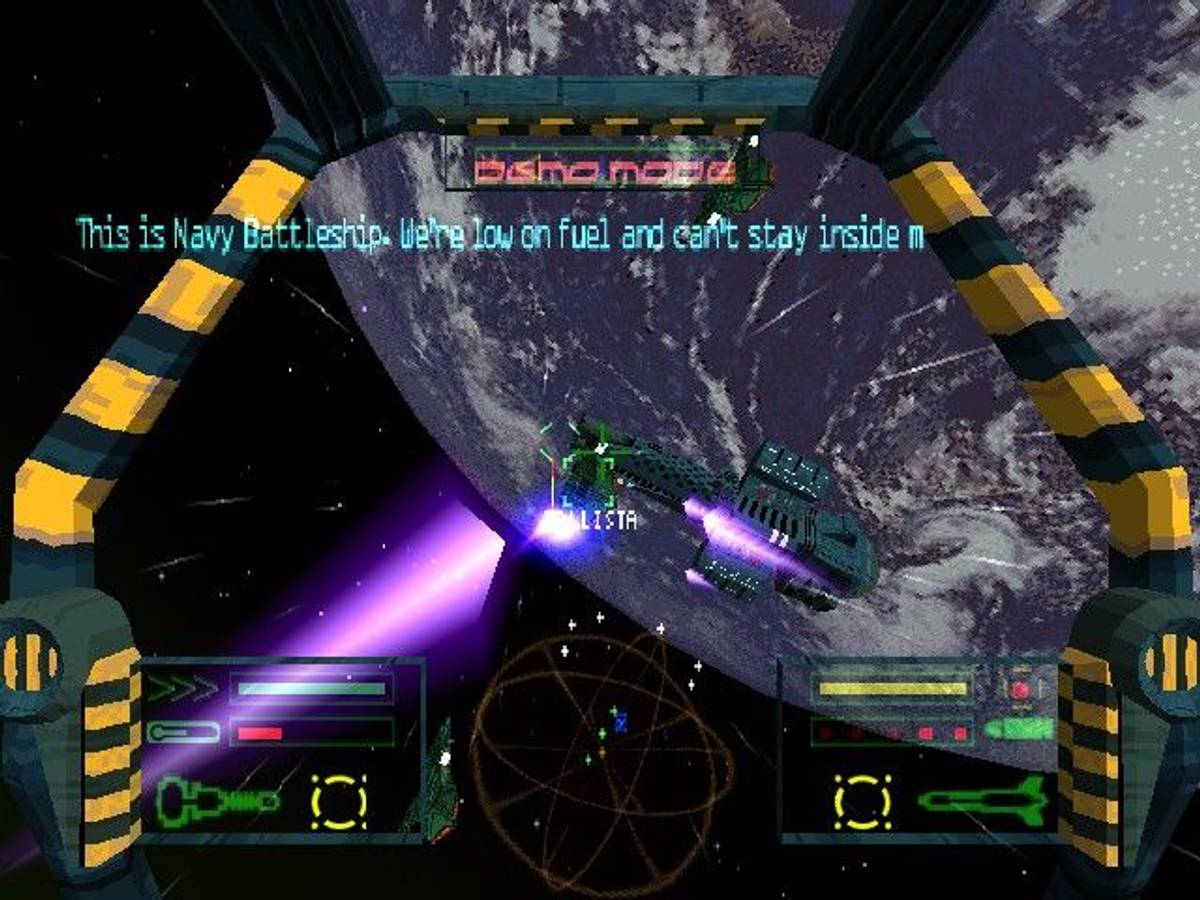1200x900 pixels.
Task: Click the demo mode banner
Action: 605,170
